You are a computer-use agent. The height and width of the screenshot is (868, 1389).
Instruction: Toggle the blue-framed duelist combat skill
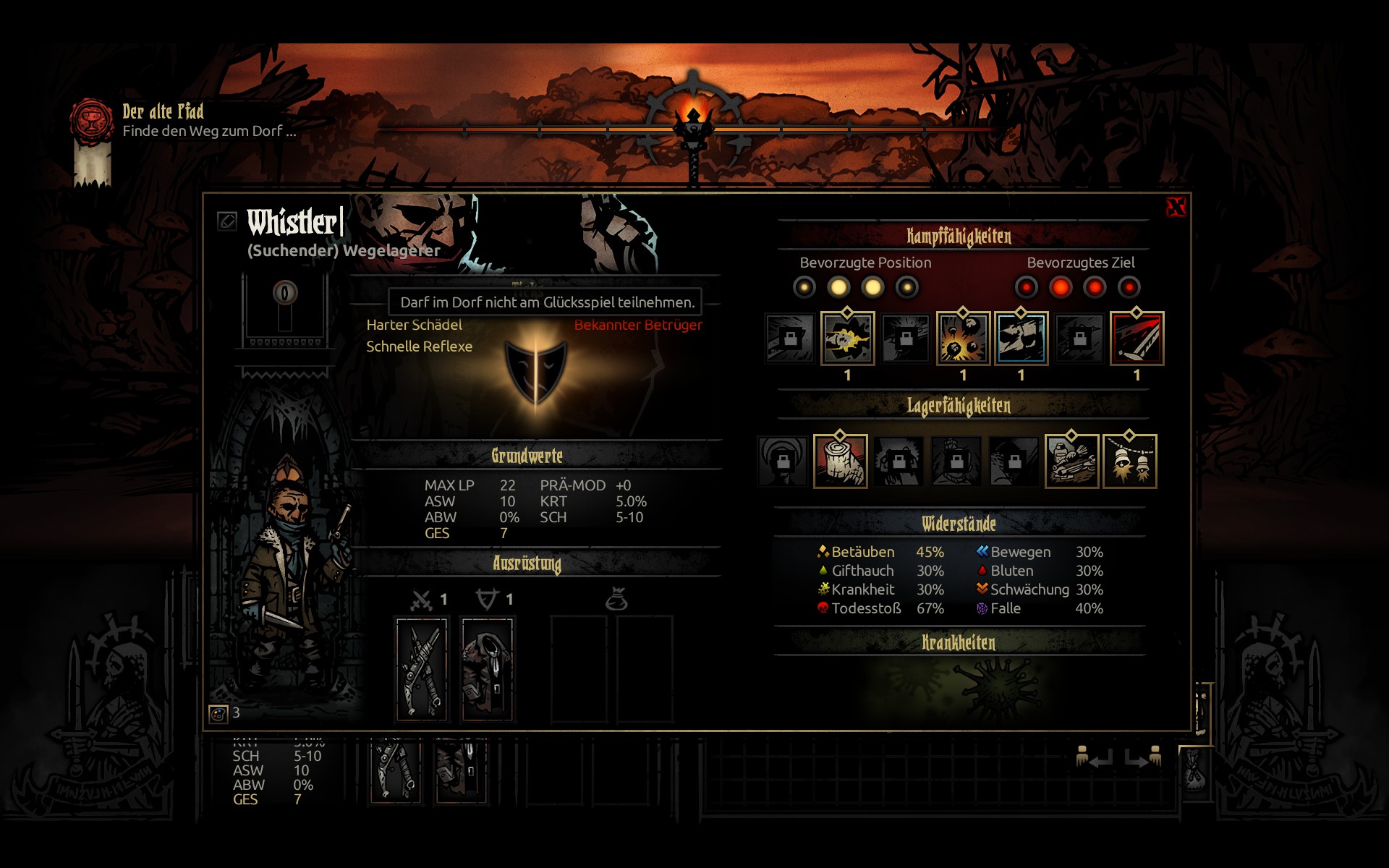click(1021, 339)
